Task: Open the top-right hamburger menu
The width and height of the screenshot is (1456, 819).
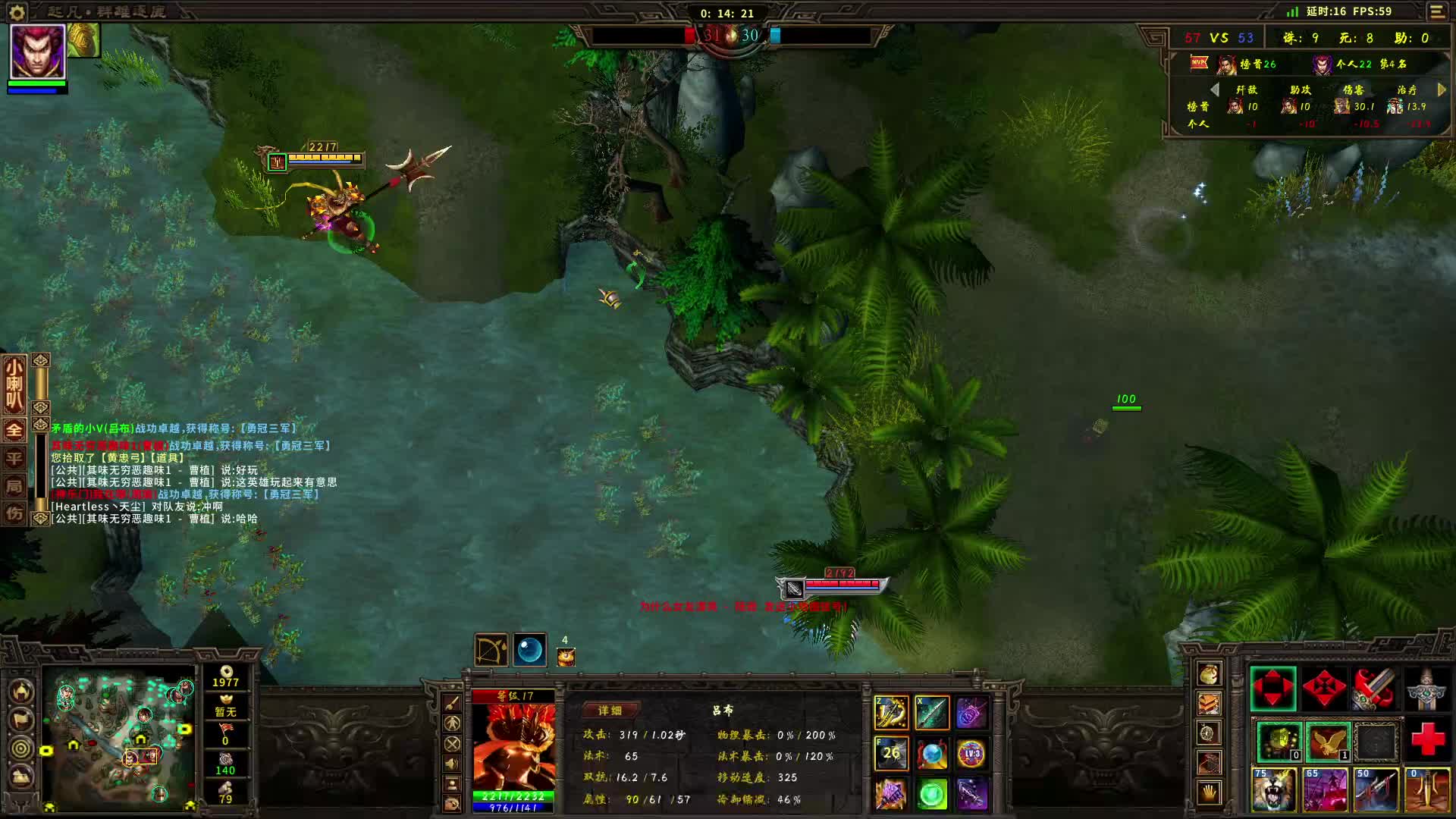Action: (1437, 12)
